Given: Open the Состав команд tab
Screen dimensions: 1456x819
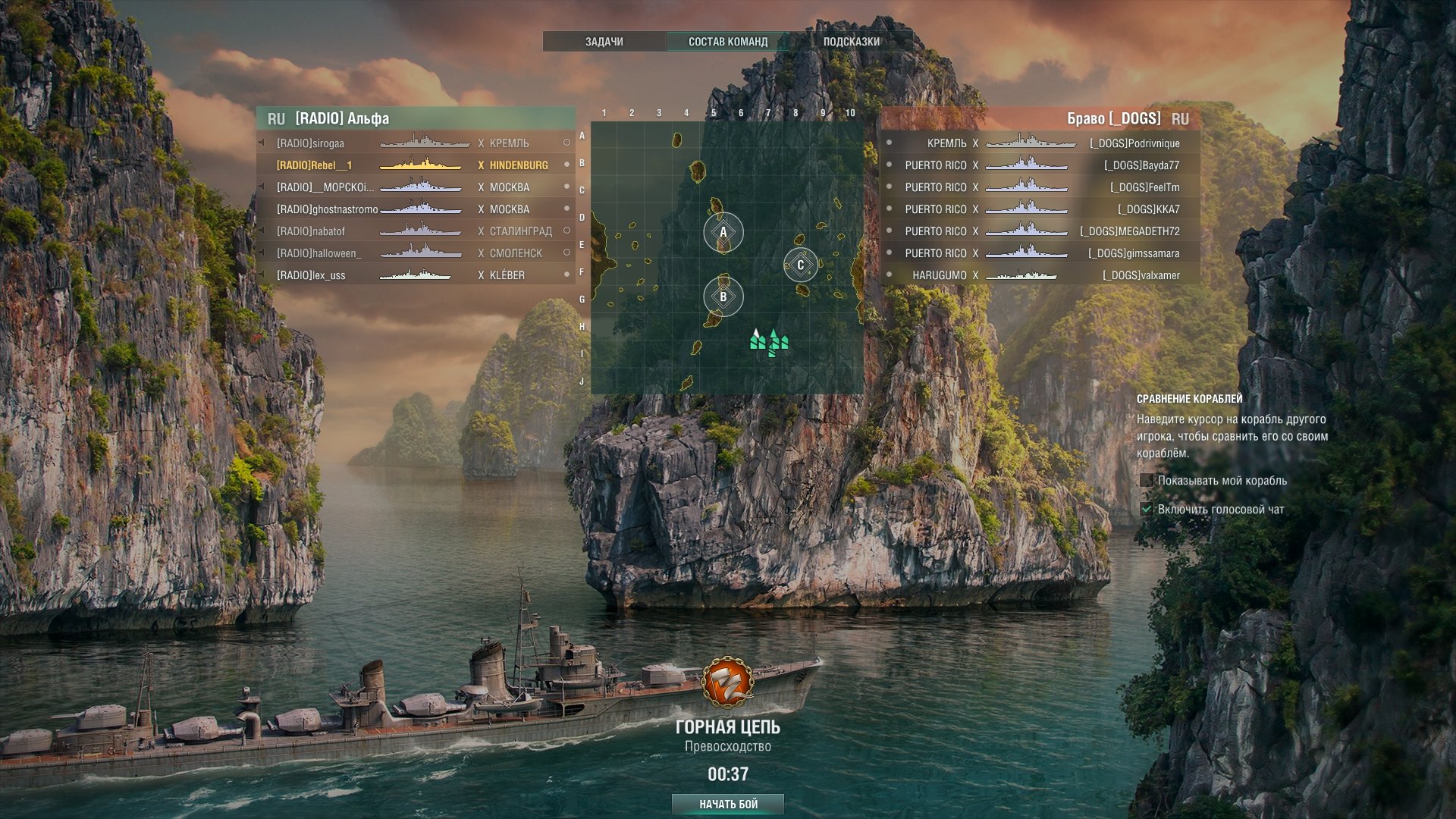Looking at the screenshot, I should (x=727, y=42).
